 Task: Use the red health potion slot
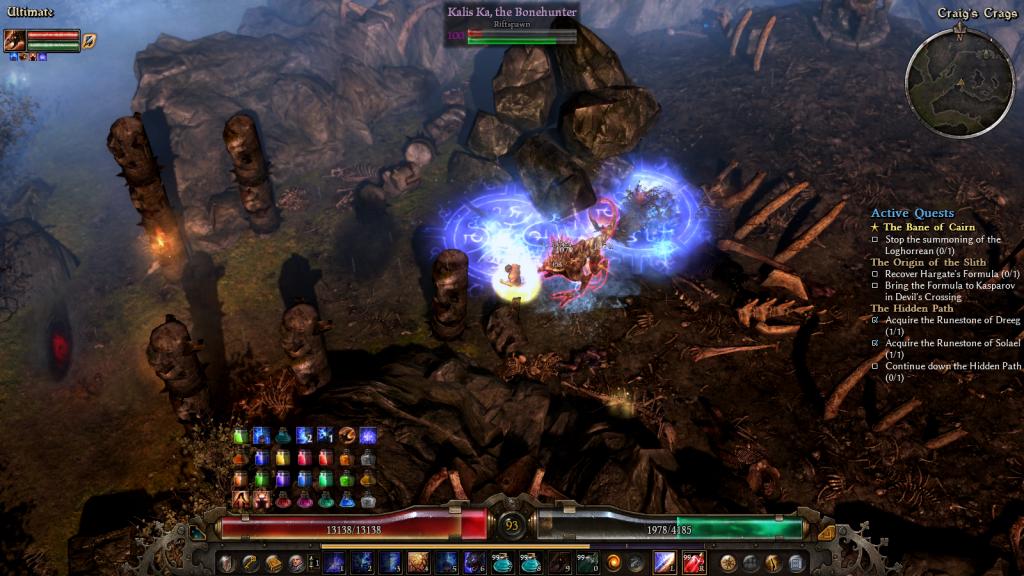[x=693, y=563]
